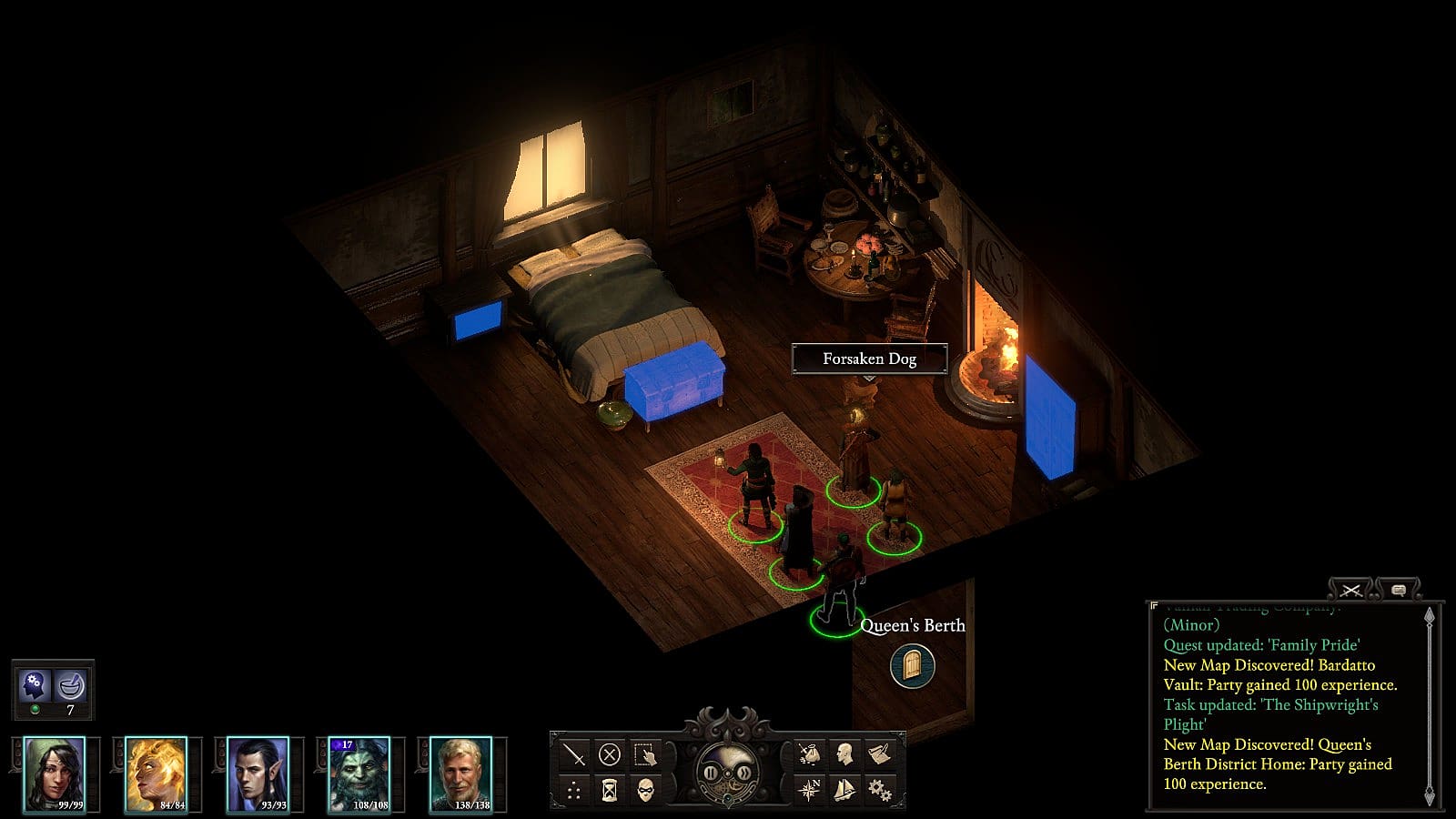Screen dimensions: 1456x819
Task: Open the party formation dots button
Action: [574, 790]
